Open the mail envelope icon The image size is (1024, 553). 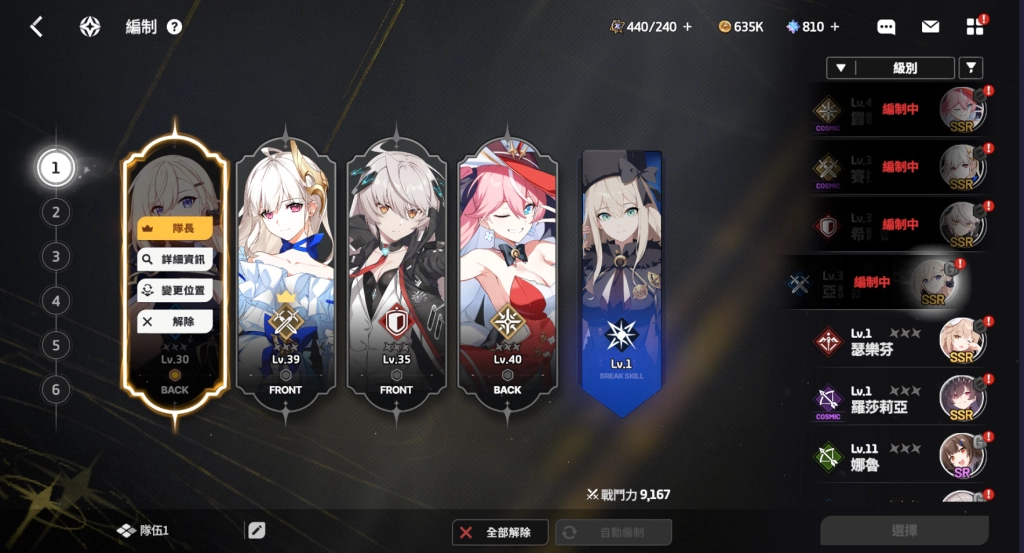click(930, 27)
